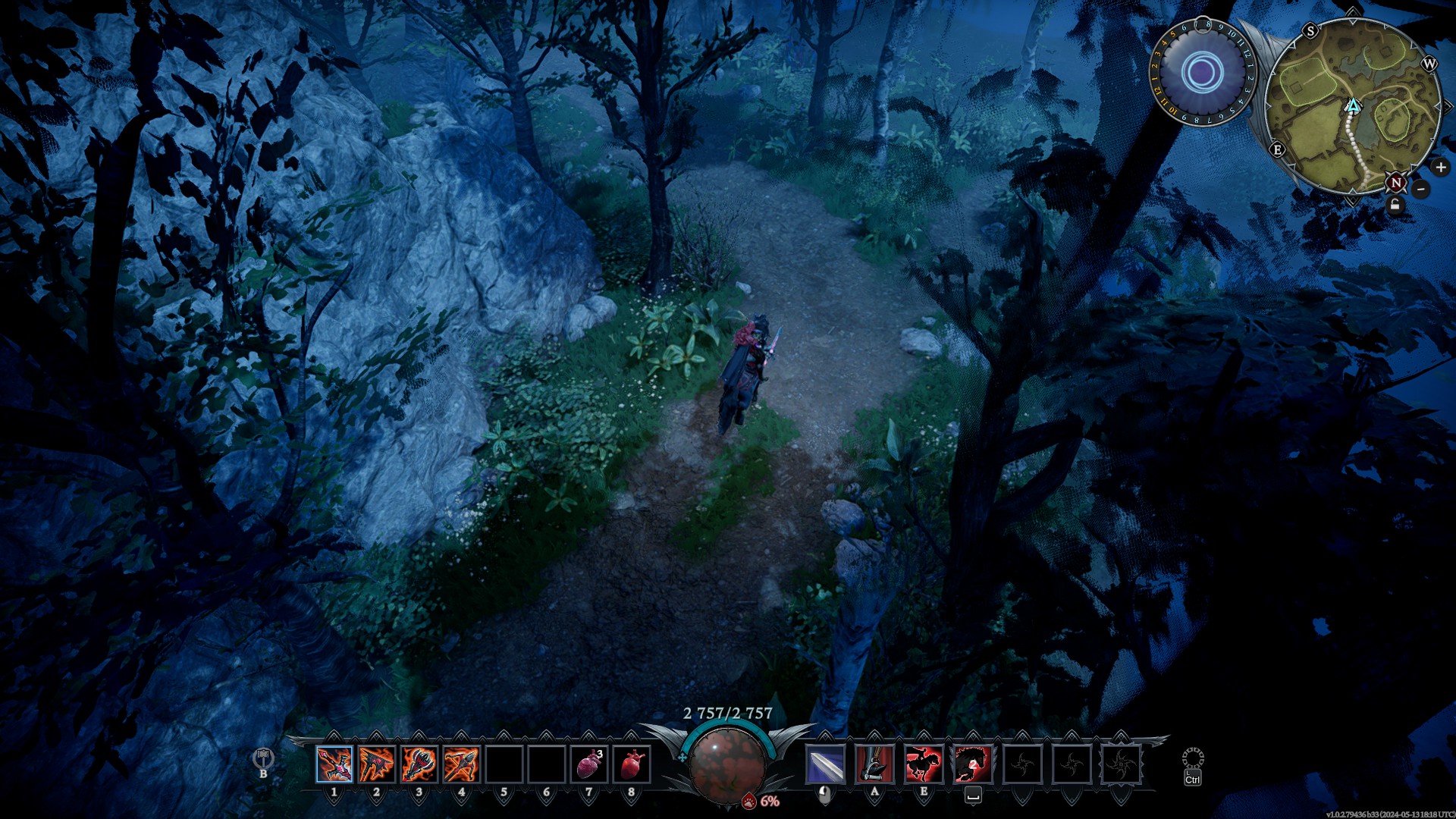This screenshot has width=1456, height=819.
Task: Select the crossbow weapon in hotbar slot 1
Action: coord(334,764)
